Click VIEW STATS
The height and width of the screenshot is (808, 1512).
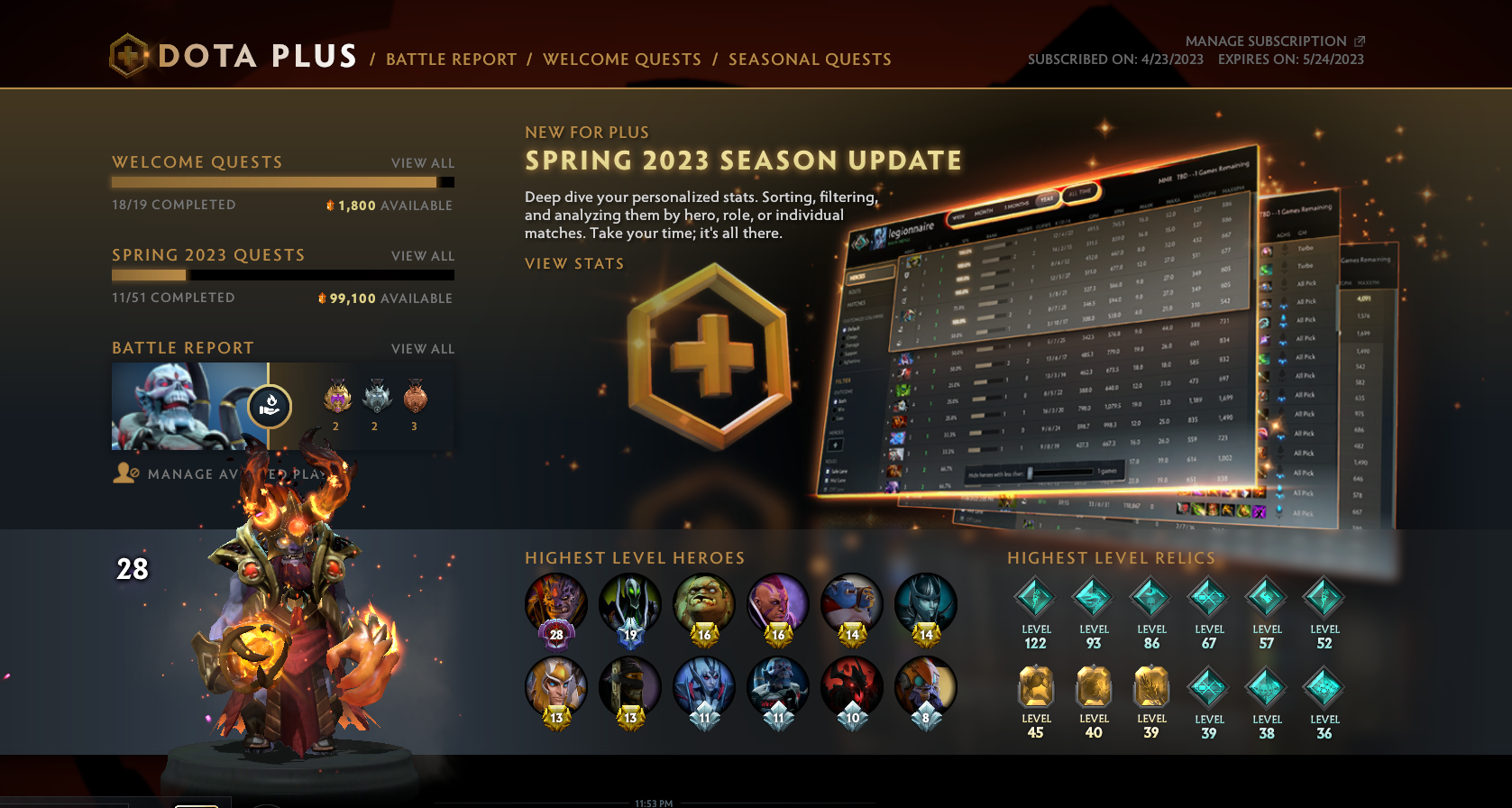(574, 263)
